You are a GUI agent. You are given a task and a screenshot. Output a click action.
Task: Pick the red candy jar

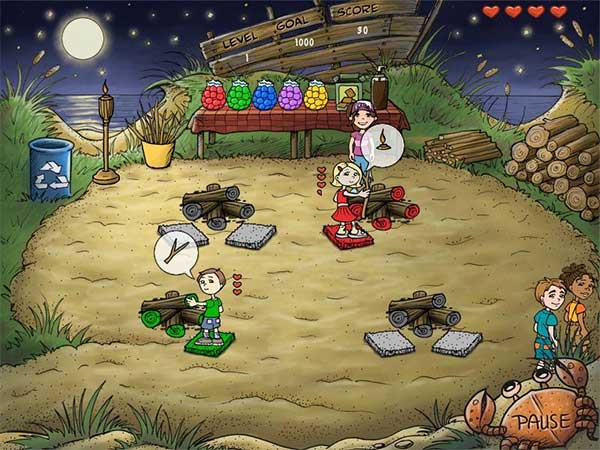click(213, 95)
